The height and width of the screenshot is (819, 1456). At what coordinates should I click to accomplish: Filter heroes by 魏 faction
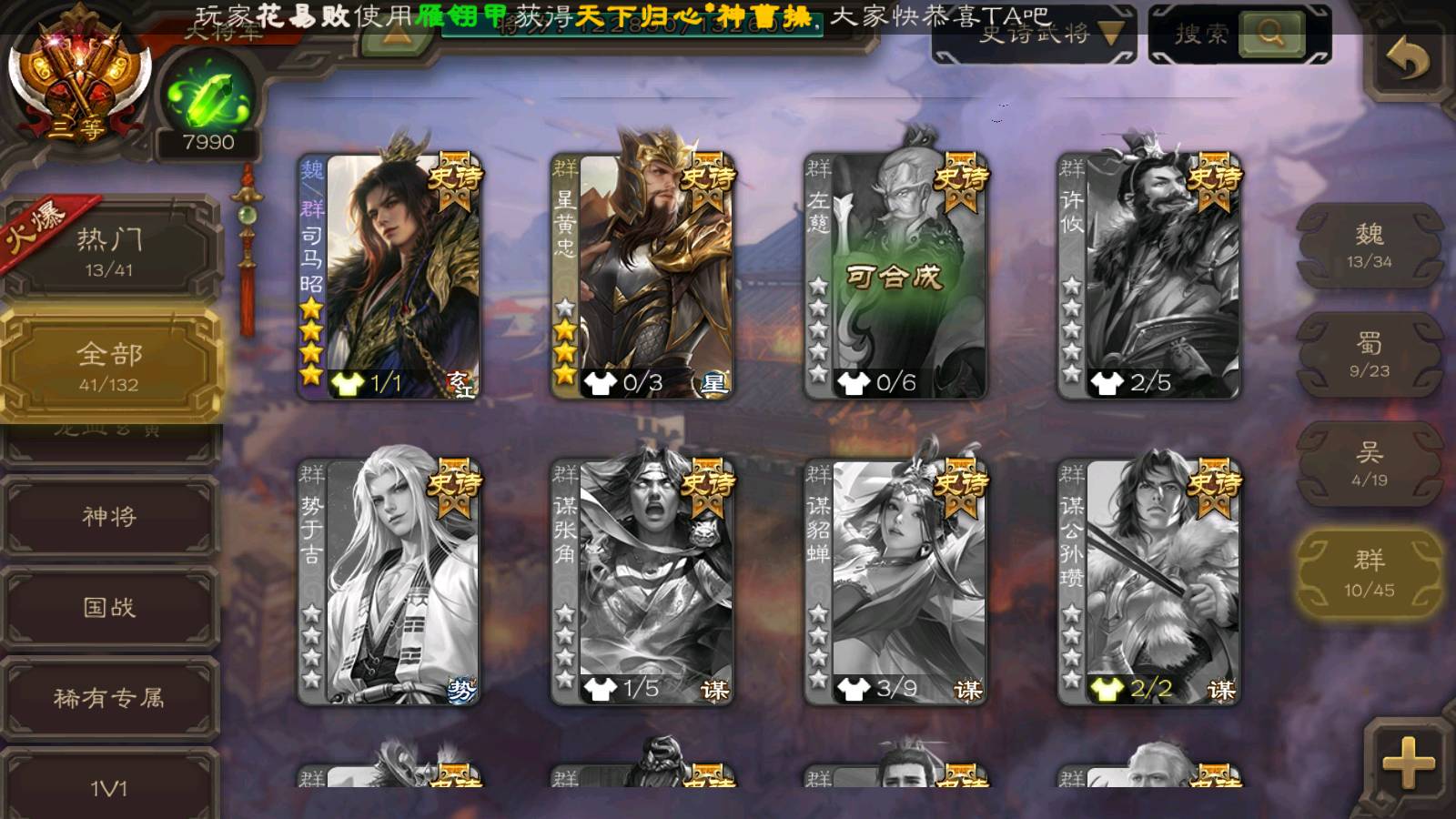coord(1369,246)
